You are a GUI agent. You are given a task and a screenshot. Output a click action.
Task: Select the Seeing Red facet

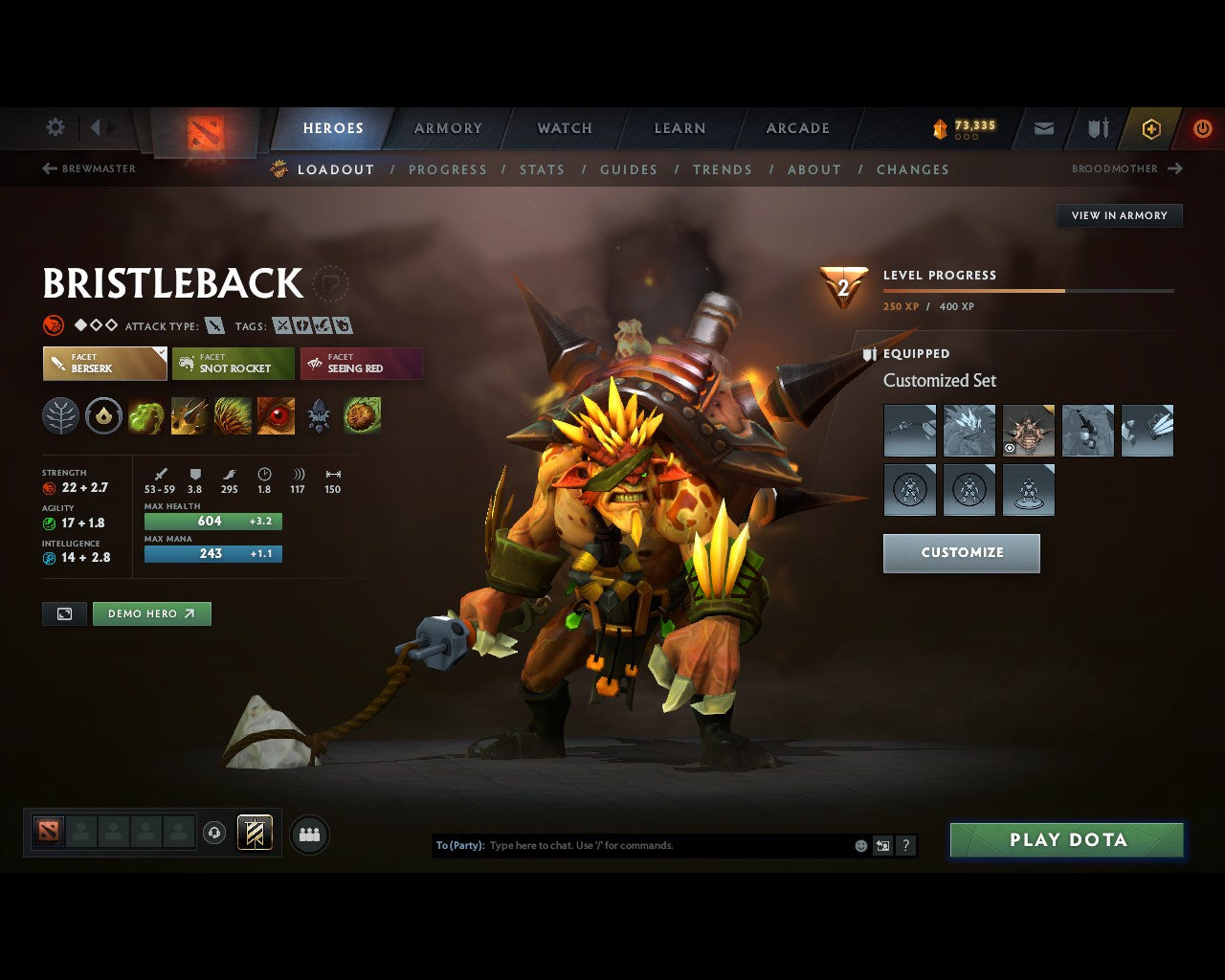coord(361,364)
